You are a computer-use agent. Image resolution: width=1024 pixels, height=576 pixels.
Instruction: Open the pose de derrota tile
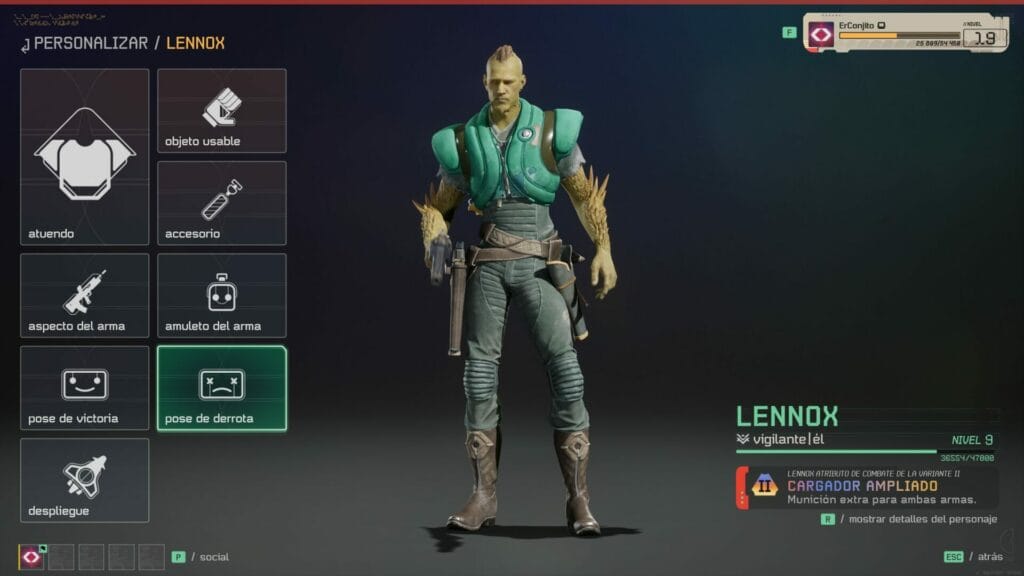coord(222,388)
